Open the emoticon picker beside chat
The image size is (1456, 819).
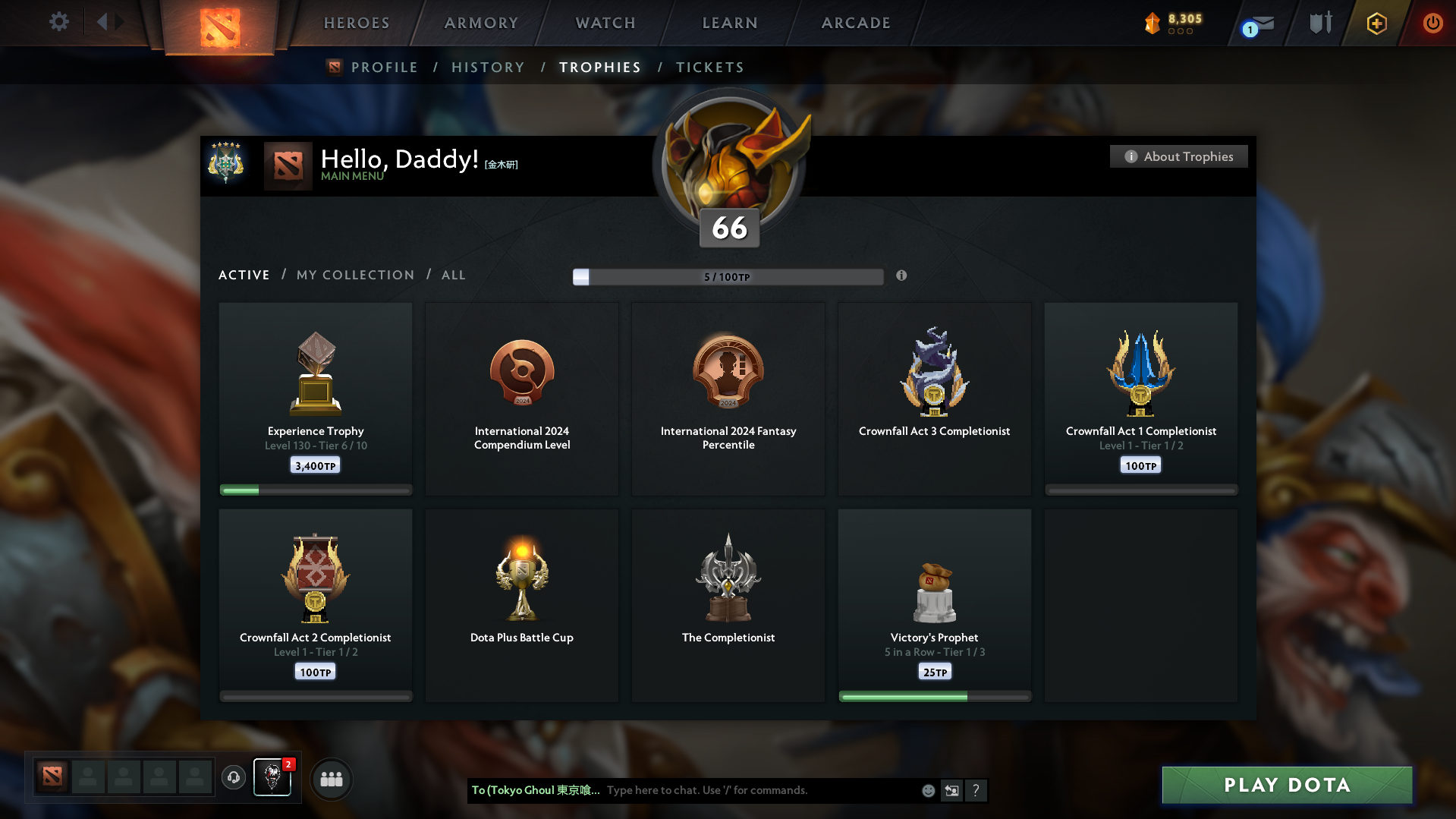(927, 790)
